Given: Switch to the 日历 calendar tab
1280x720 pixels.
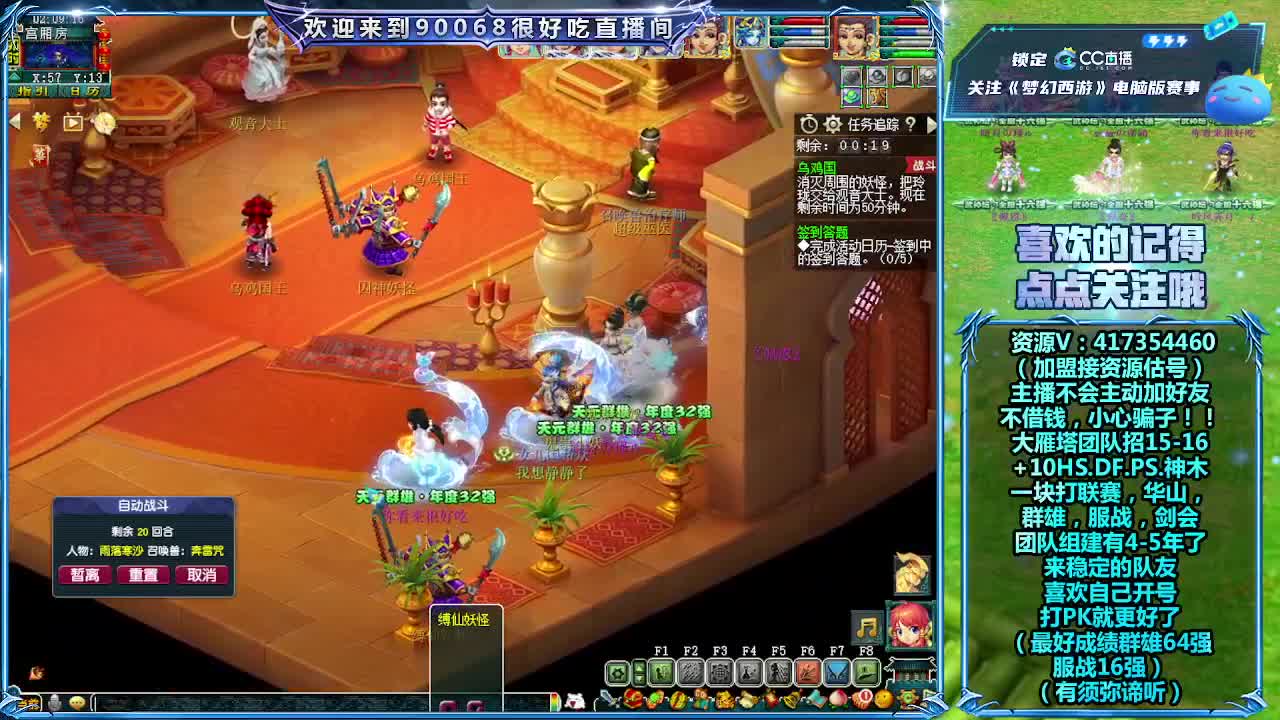Looking at the screenshot, I should click(84, 90).
